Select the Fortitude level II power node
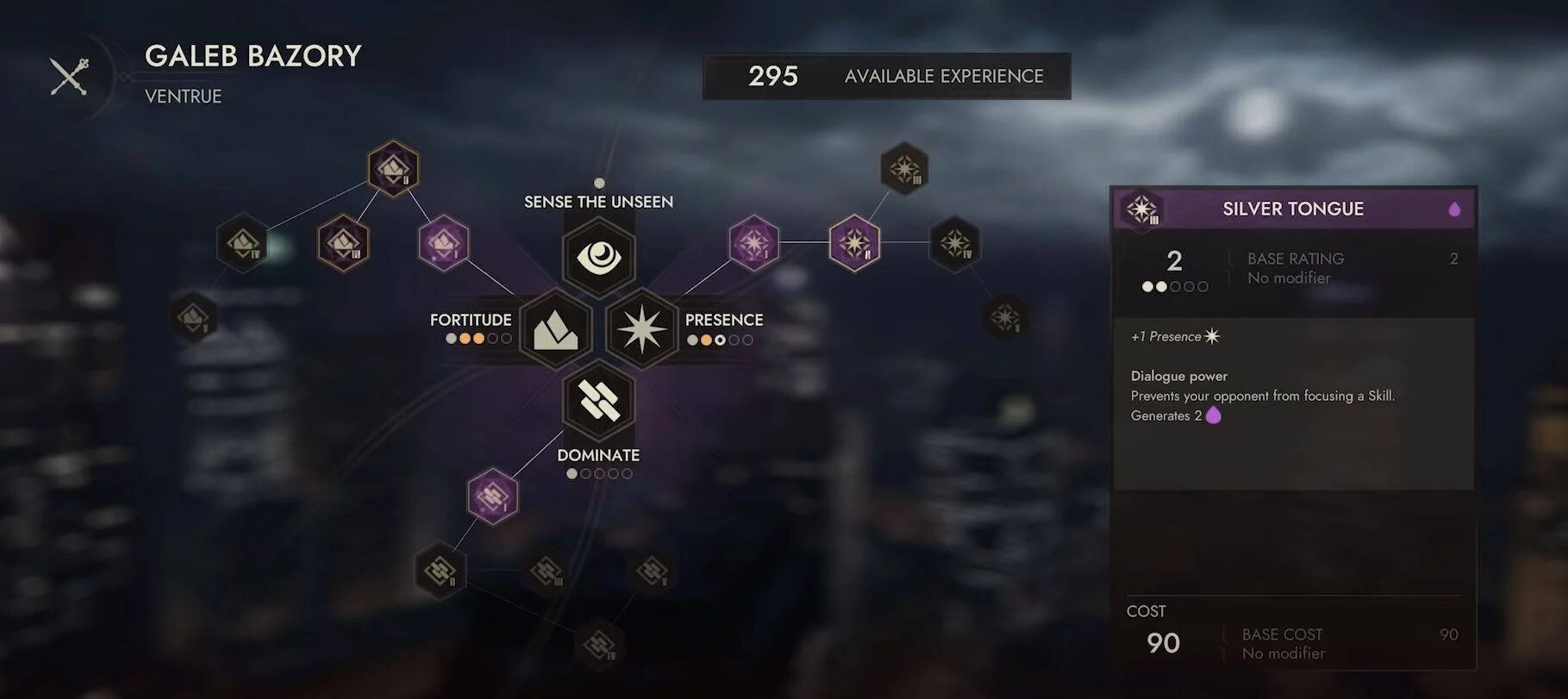 coord(394,168)
